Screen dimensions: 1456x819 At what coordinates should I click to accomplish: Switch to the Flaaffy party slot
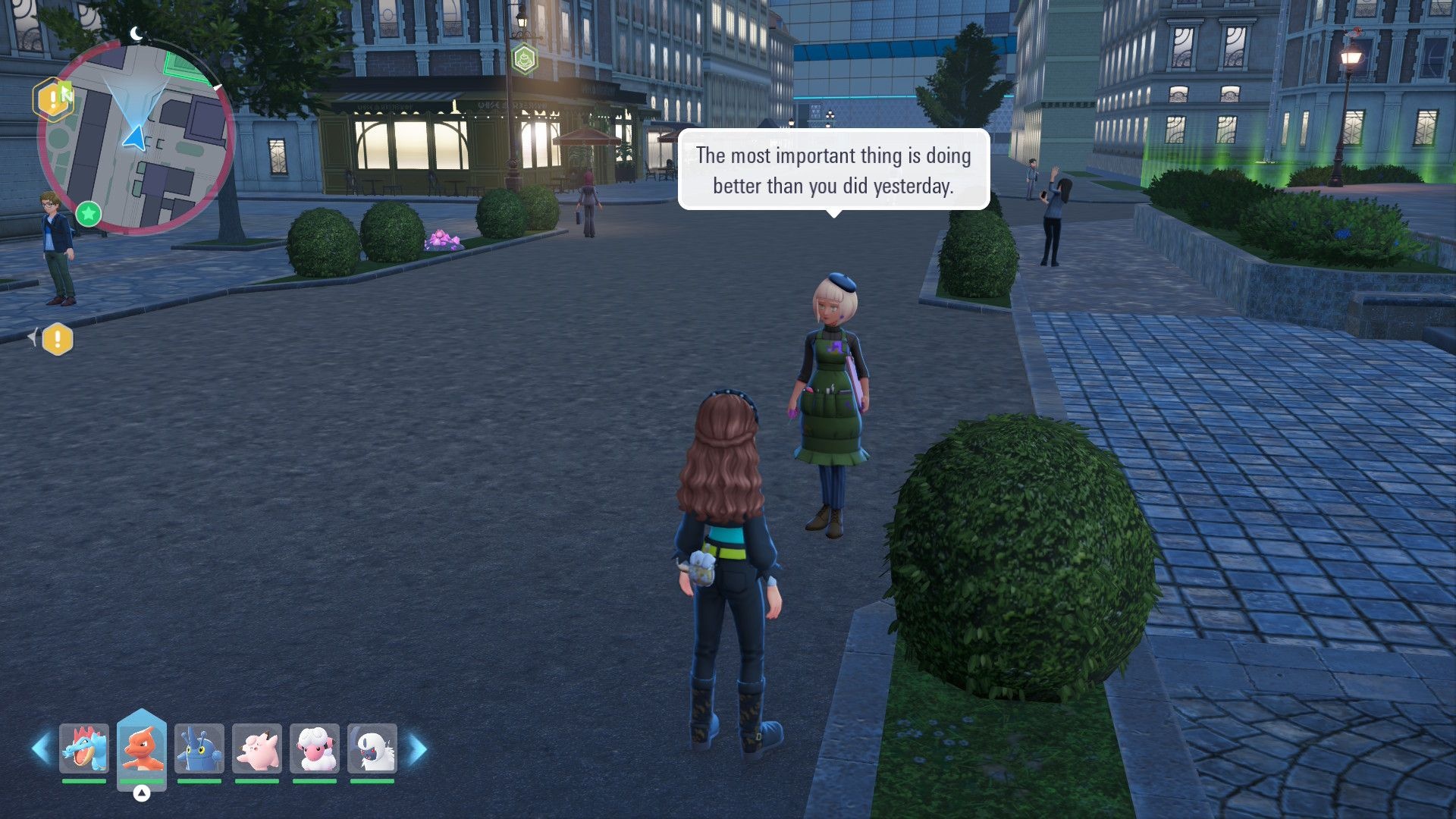coord(315,748)
